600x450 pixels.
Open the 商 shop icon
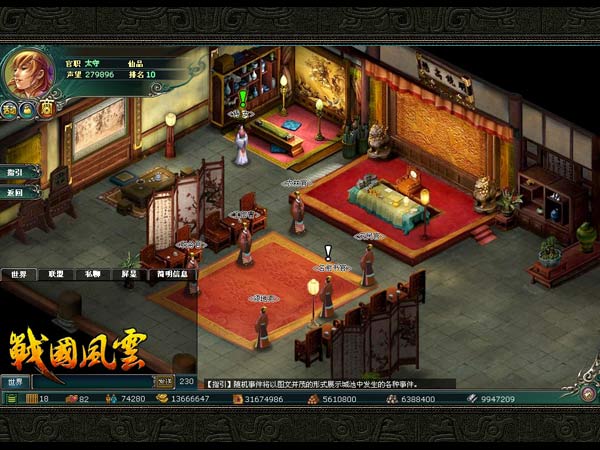(x=46, y=108)
